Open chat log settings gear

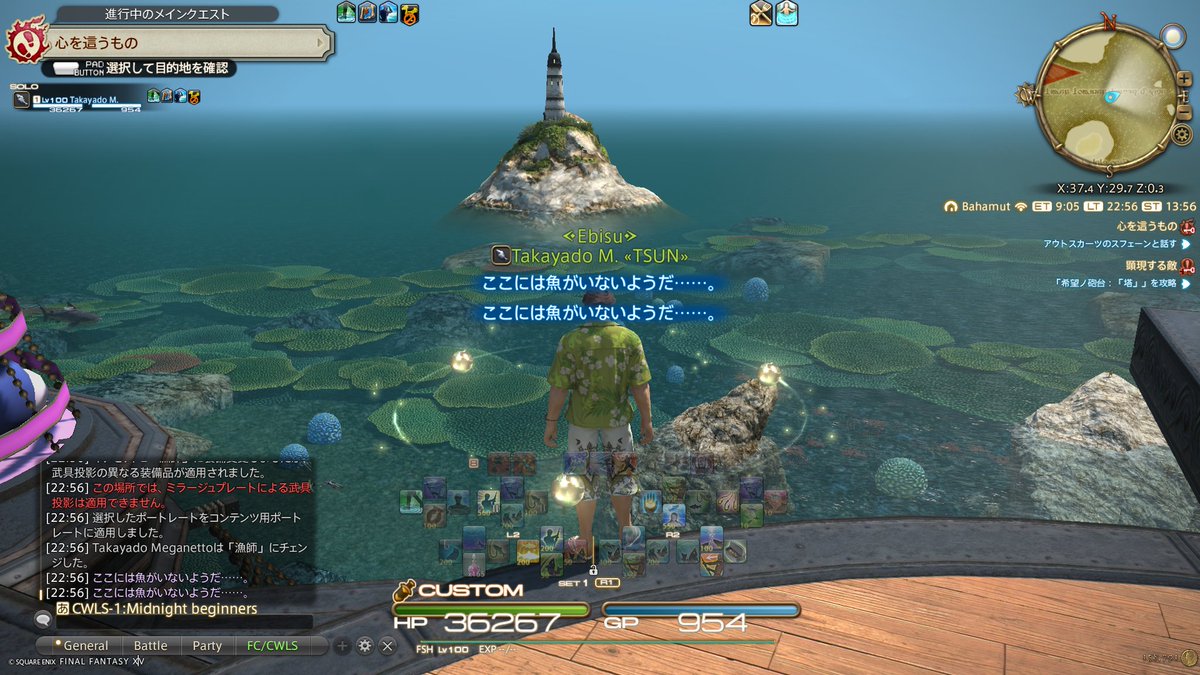tap(364, 645)
